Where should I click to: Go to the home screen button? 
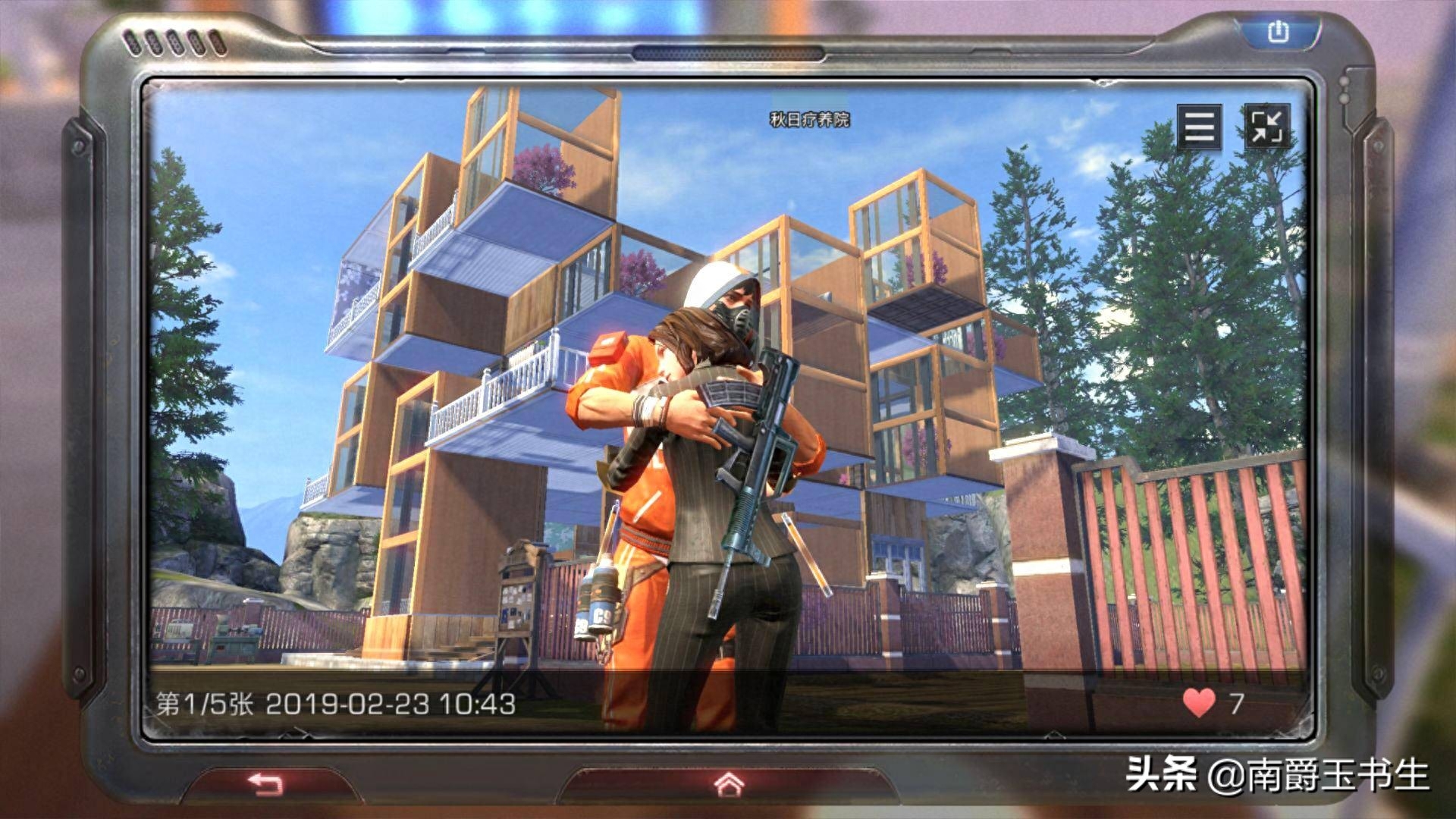[729, 783]
